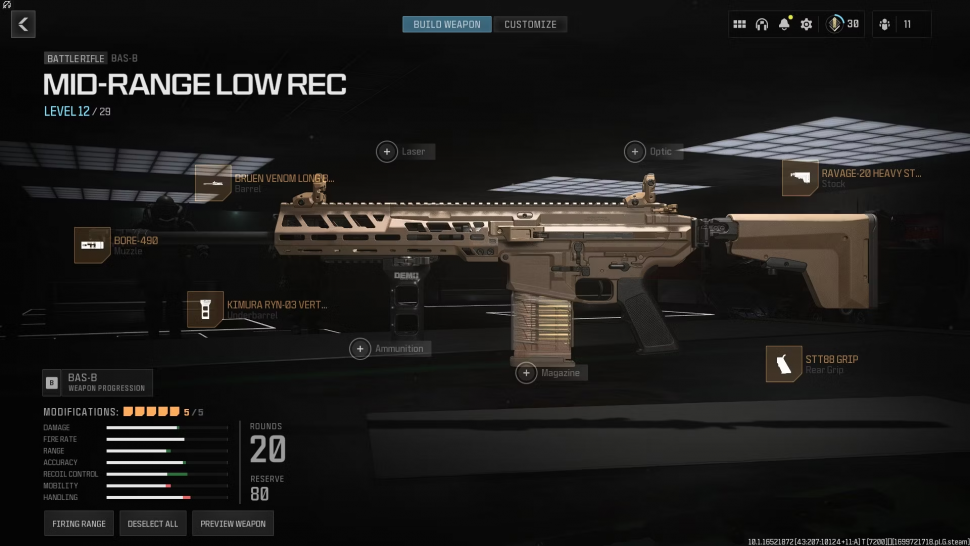
Task: Add an attachment to the Laser slot
Action: click(x=387, y=152)
